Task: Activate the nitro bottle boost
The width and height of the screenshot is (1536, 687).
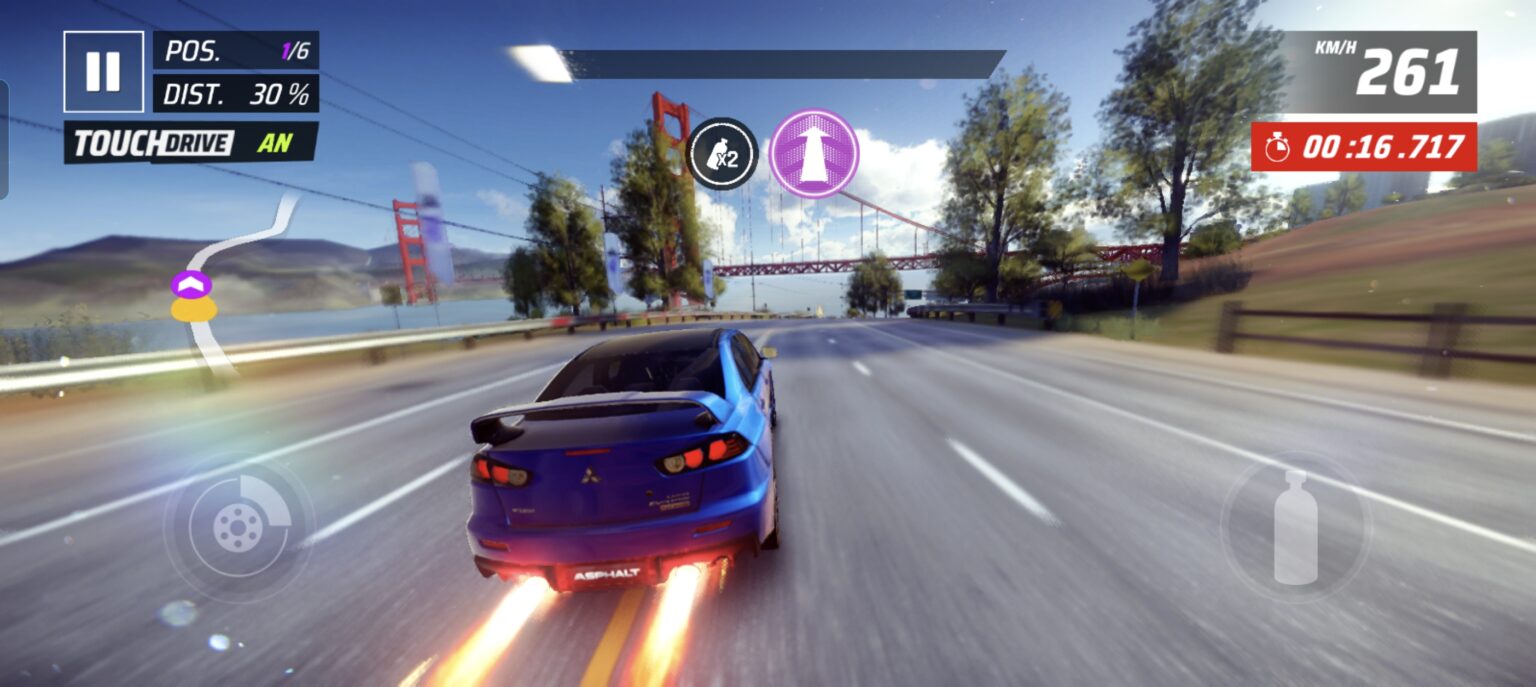Action: (x=1296, y=526)
